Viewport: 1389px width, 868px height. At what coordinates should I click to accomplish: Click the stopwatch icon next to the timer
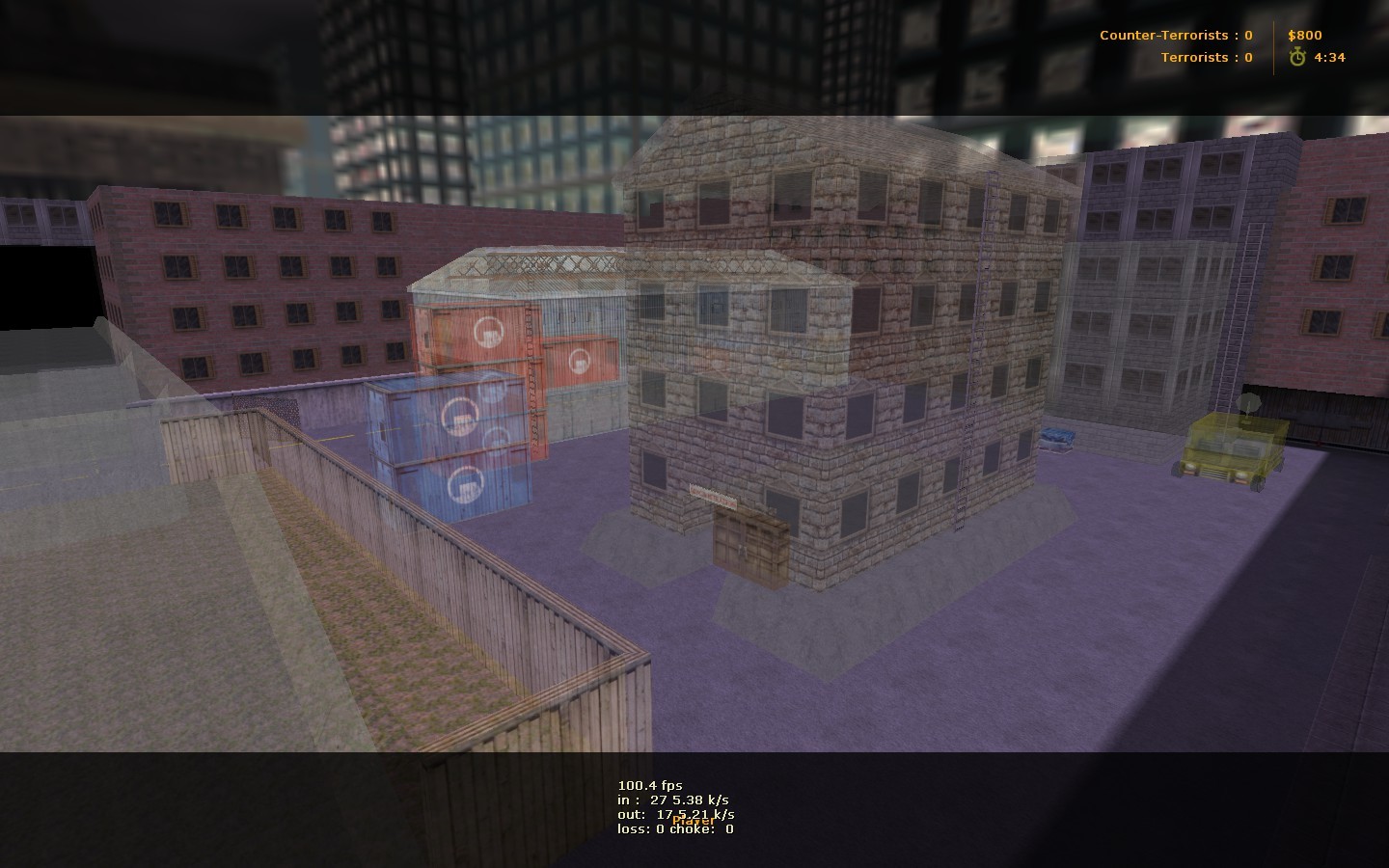tap(1298, 58)
